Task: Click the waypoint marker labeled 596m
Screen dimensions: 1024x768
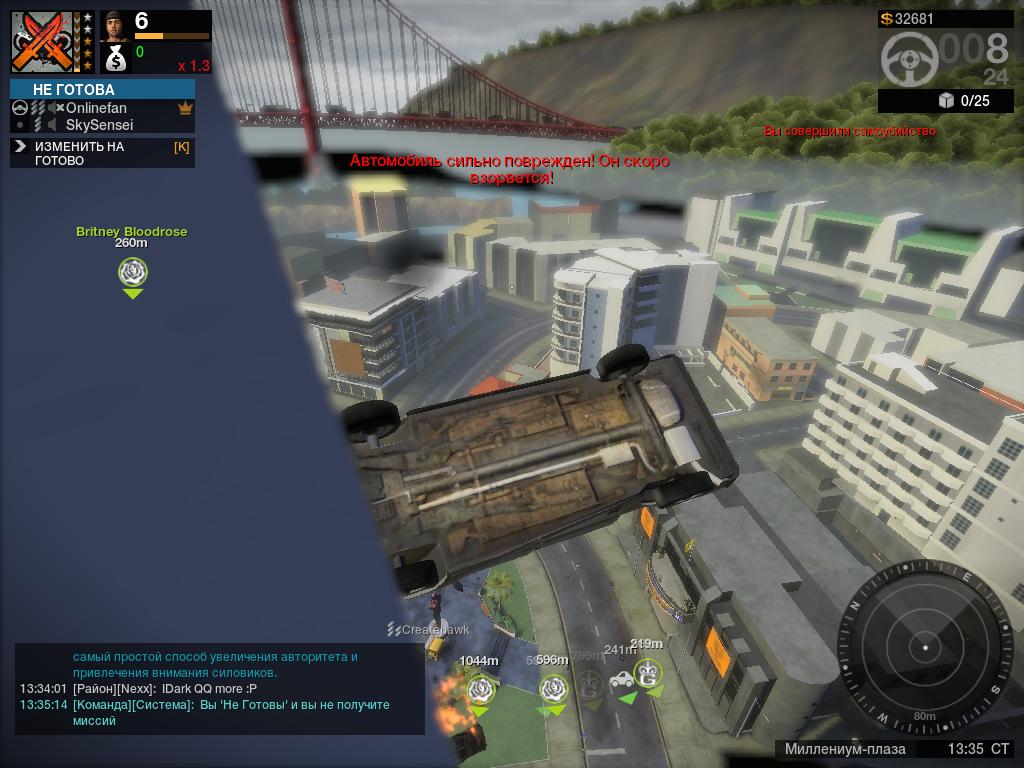Action: tap(553, 687)
